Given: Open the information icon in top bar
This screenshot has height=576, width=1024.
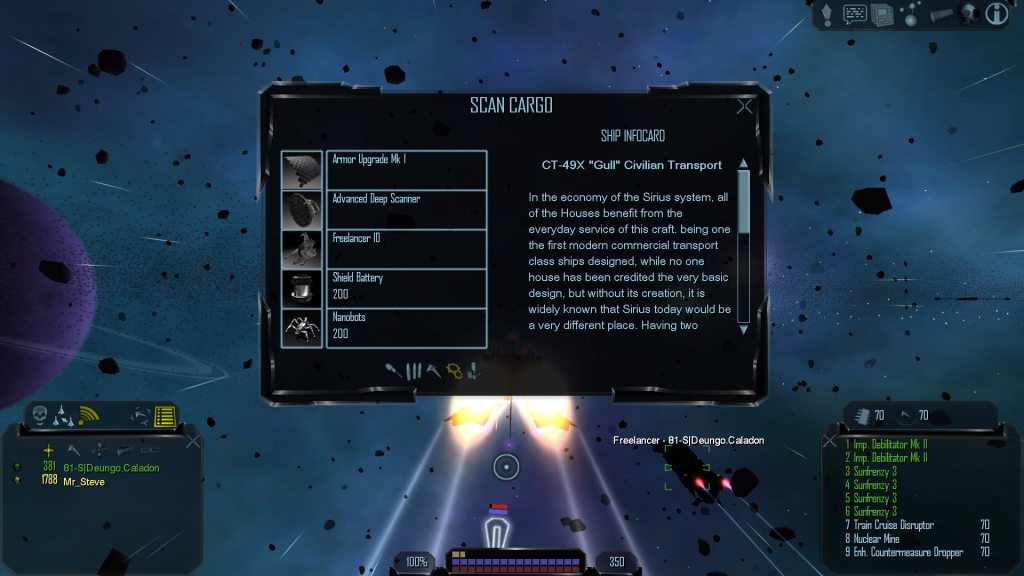Looking at the screenshot, I should click(x=996, y=13).
